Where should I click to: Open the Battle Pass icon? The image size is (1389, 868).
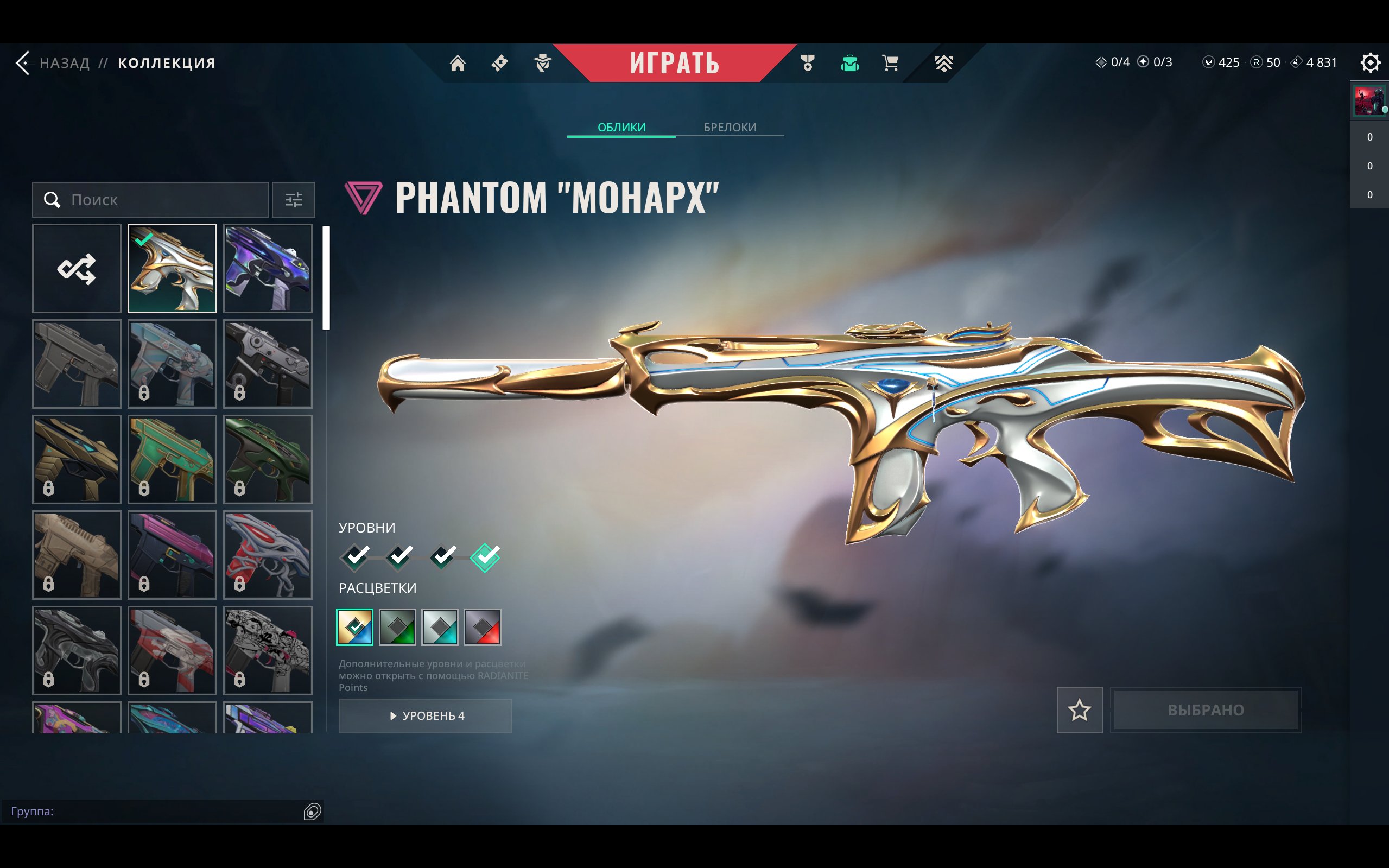(x=499, y=63)
